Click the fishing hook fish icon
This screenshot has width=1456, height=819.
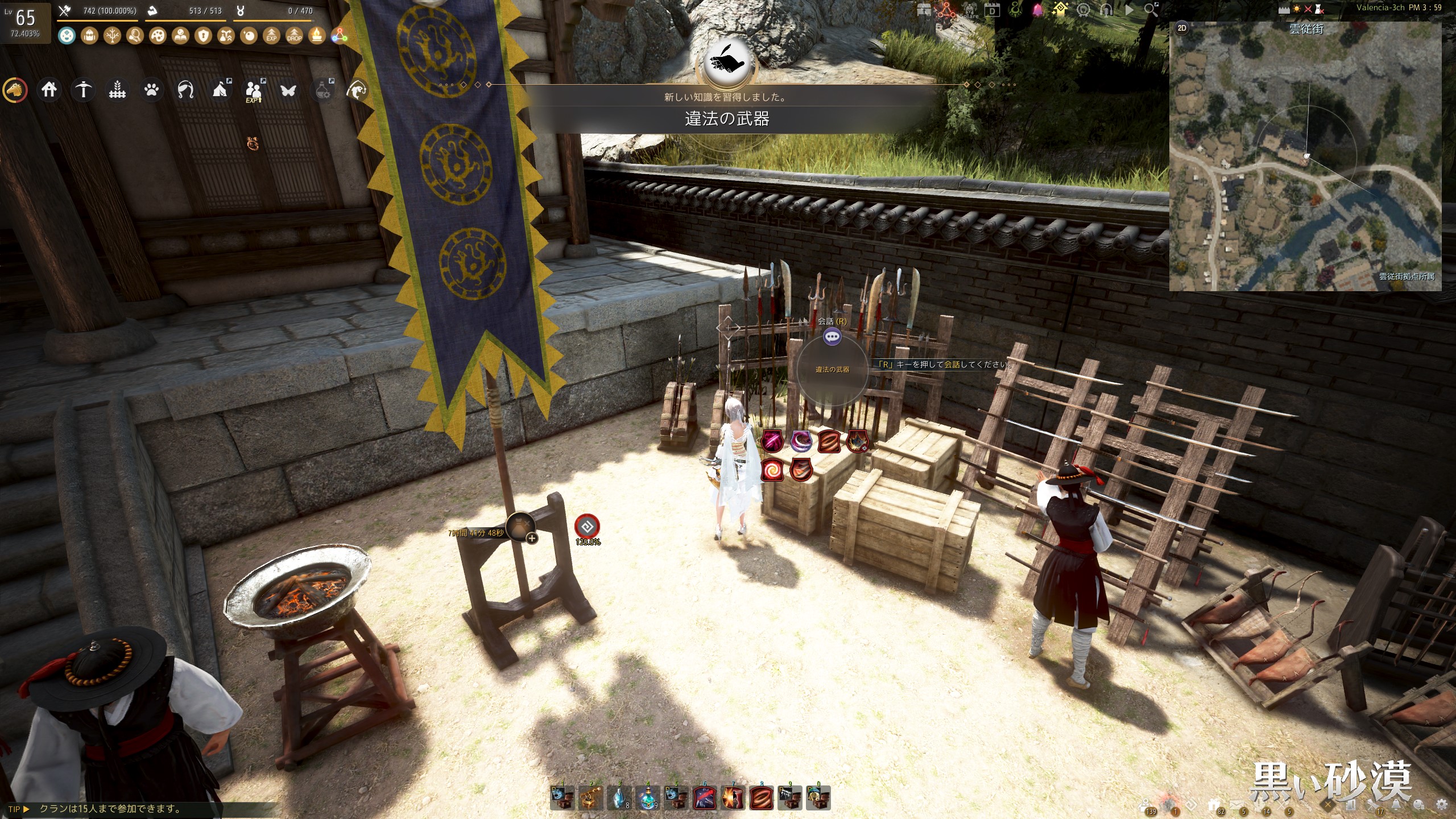pyautogui.click(x=357, y=90)
